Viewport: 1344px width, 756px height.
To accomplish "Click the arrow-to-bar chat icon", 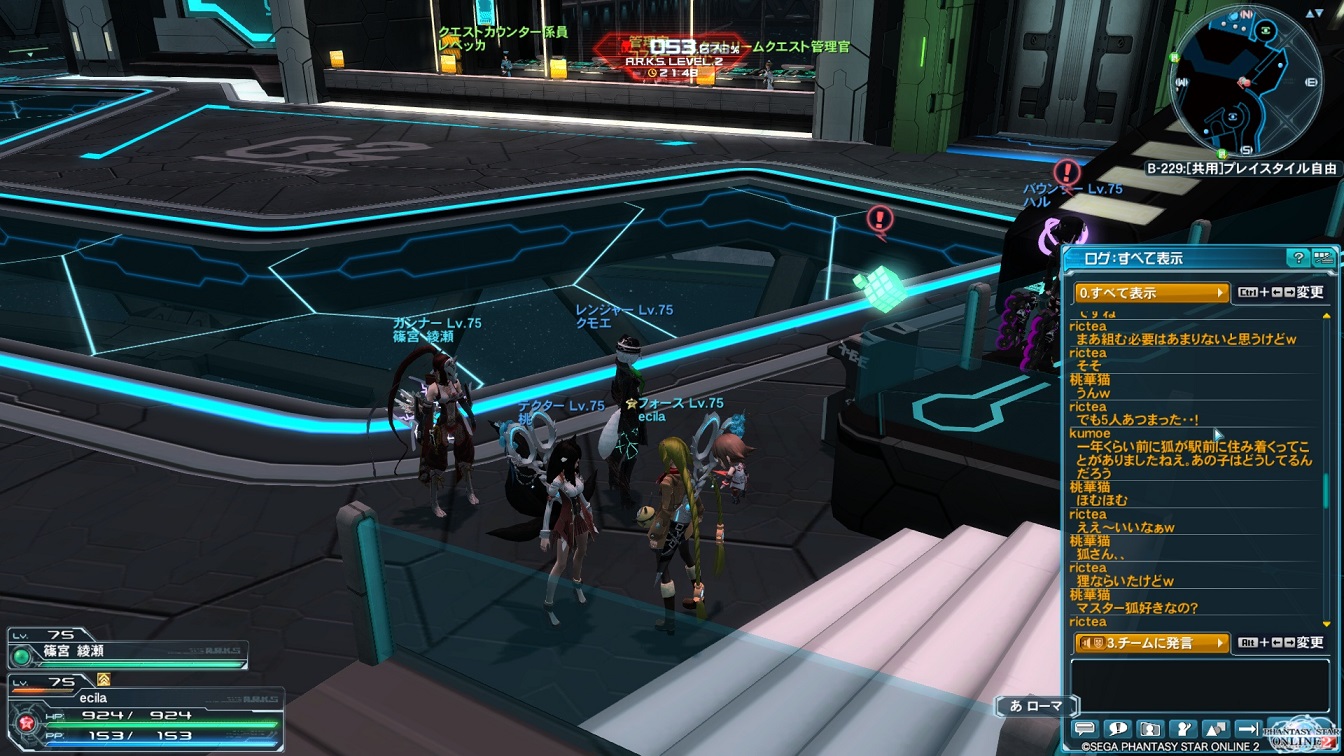I will [x=1248, y=730].
